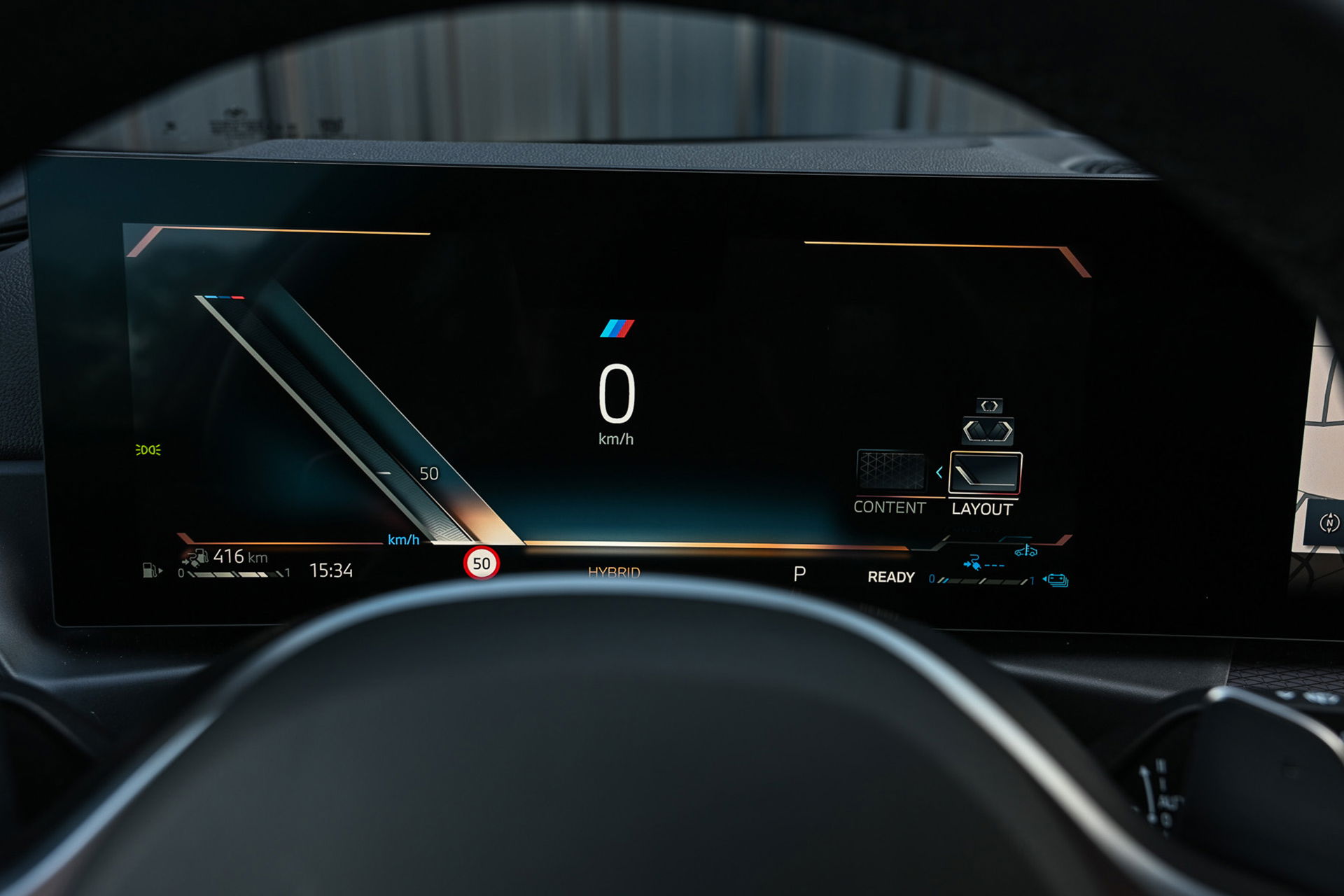Choose the highlighted diagonal layout thumbnail
The height and width of the screenshot is (896, 1344).
(985, 474)
